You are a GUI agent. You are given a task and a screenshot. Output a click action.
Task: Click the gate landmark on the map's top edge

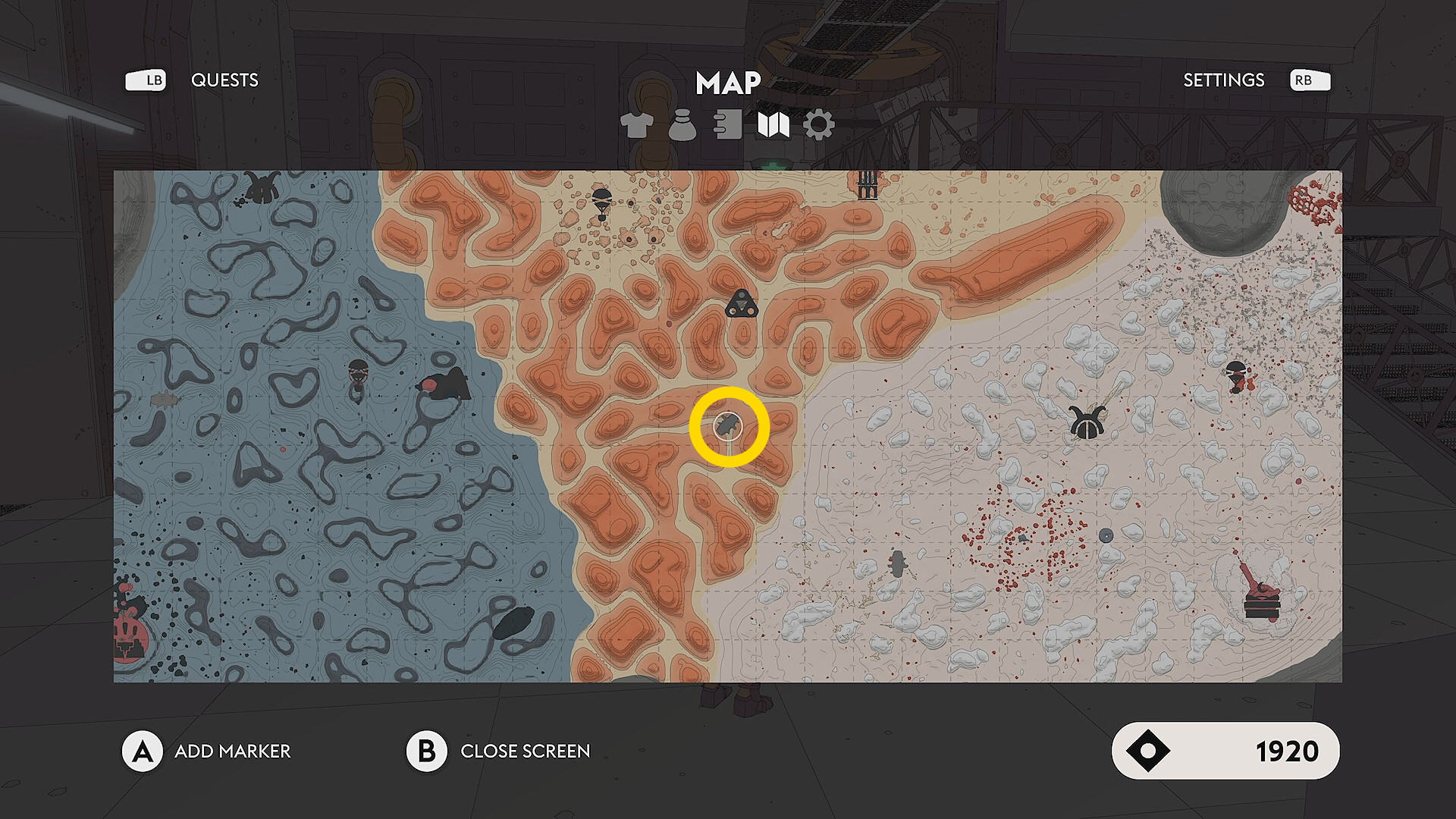(x=868, y=184)
